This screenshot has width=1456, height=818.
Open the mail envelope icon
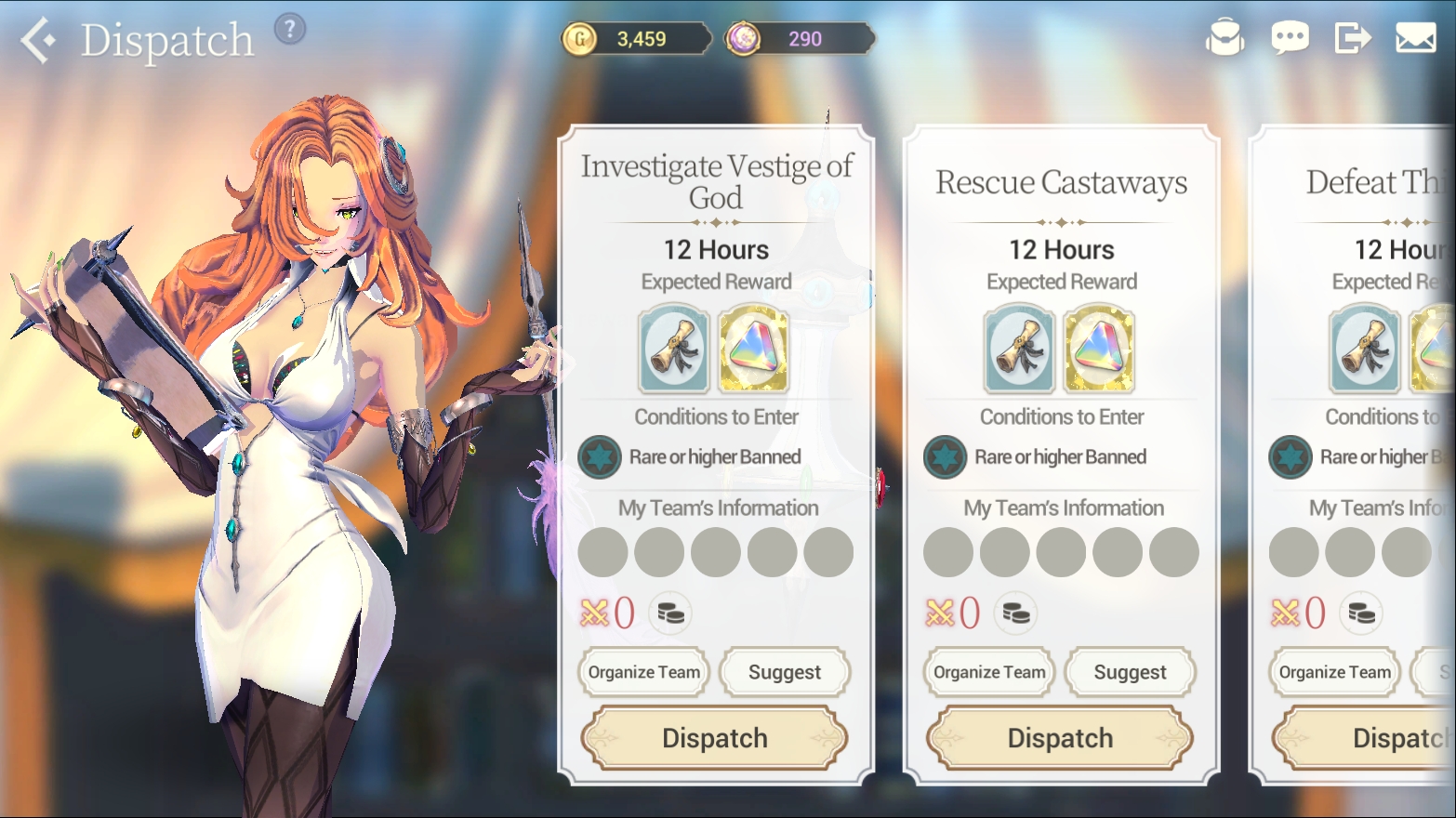pyautogui.click(x=1415, y=38)
